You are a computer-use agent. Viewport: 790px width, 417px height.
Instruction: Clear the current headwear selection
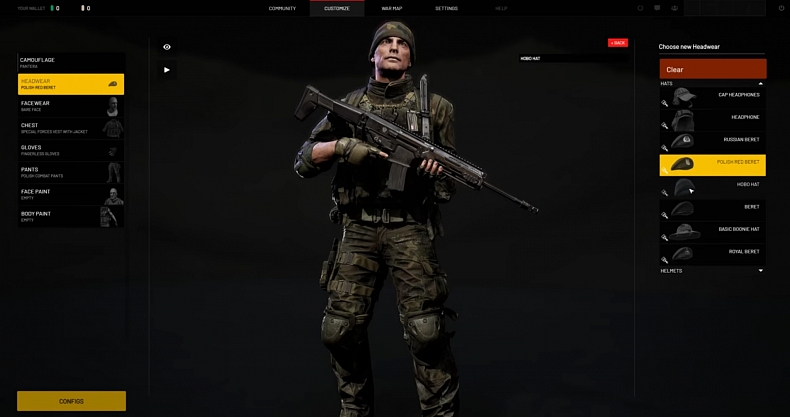712,69
